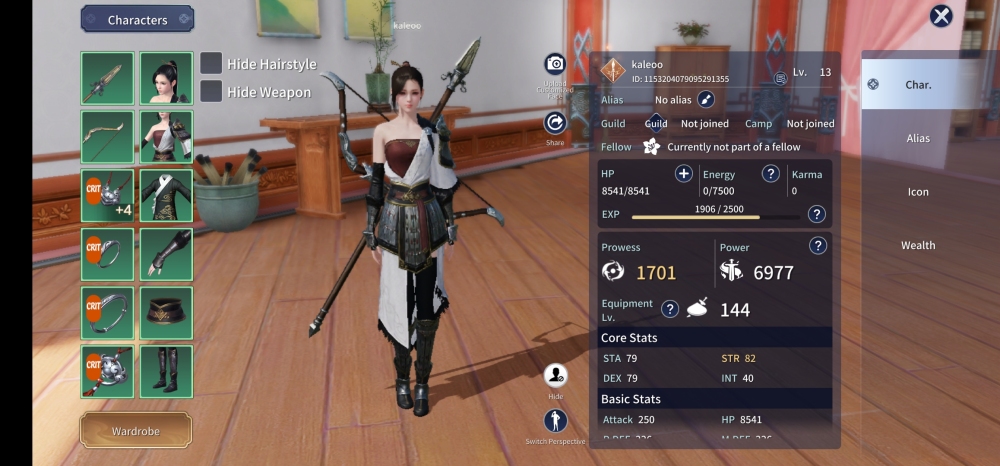The width and height of the screenshot is (1000, 466).
Task: Tap the camera upload icon
Action: tap(555, 64)
